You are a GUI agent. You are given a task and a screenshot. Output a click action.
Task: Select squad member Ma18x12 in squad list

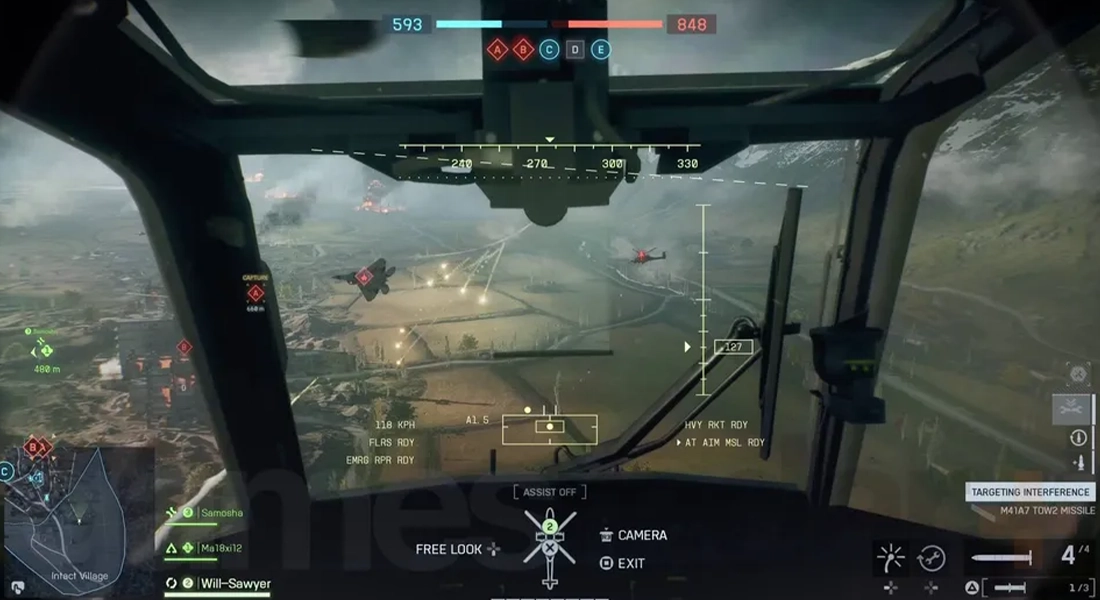[219, 548]
